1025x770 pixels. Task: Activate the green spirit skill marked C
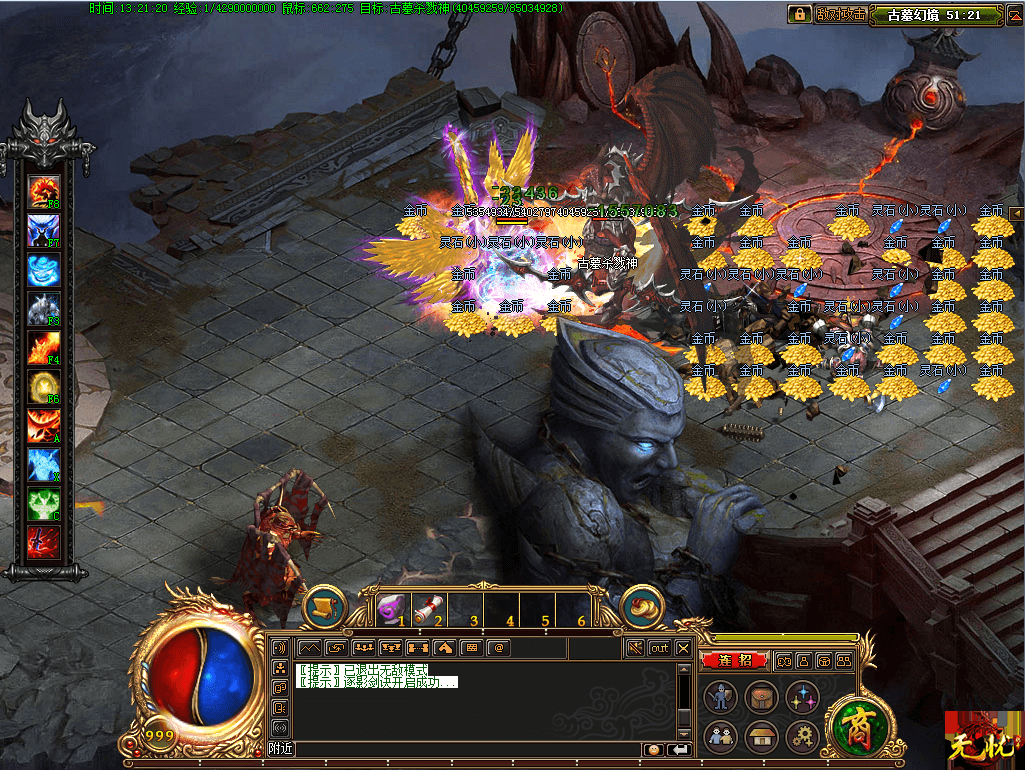point(44,503)
